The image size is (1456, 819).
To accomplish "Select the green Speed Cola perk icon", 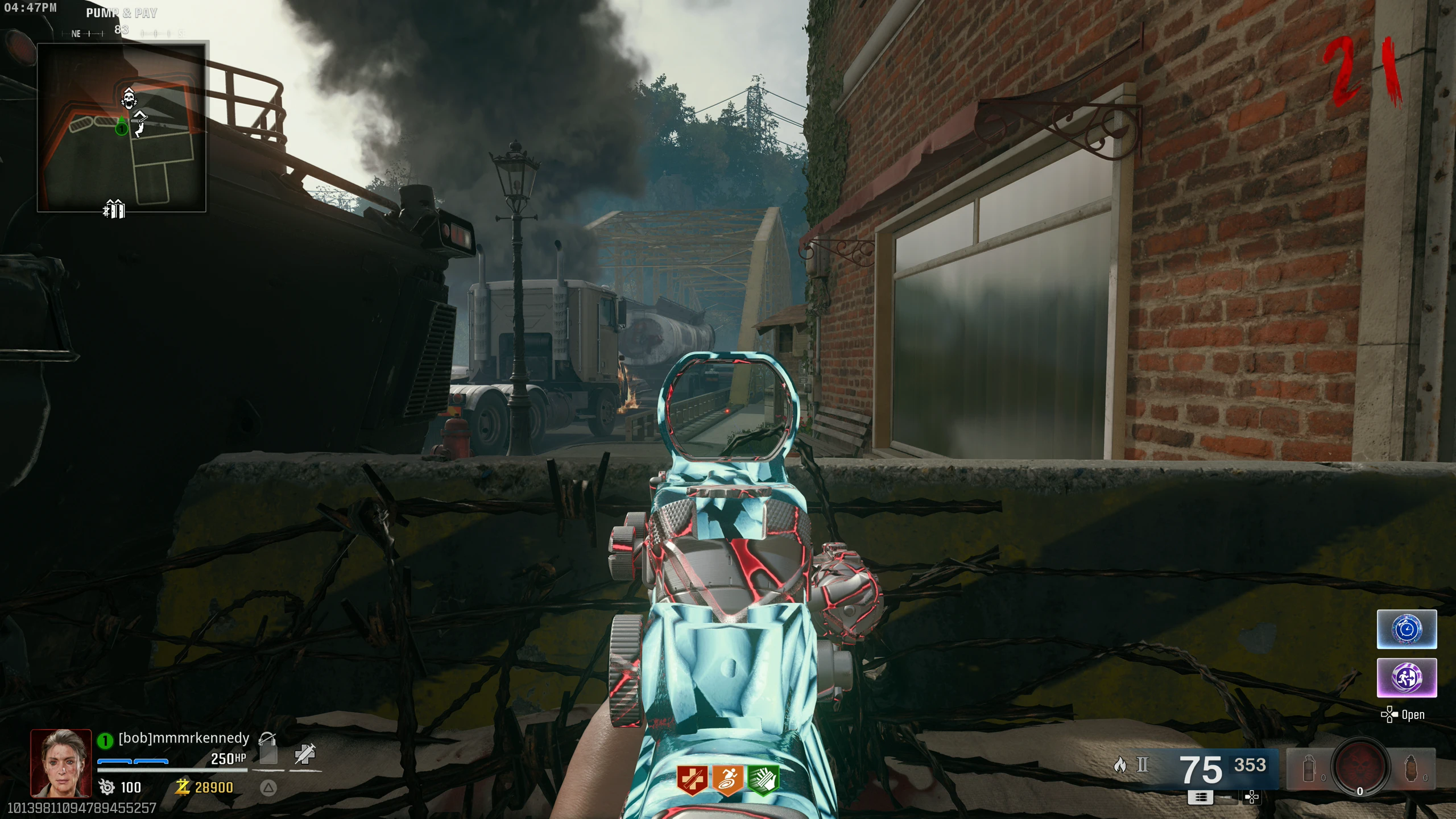I will point(763,779).
